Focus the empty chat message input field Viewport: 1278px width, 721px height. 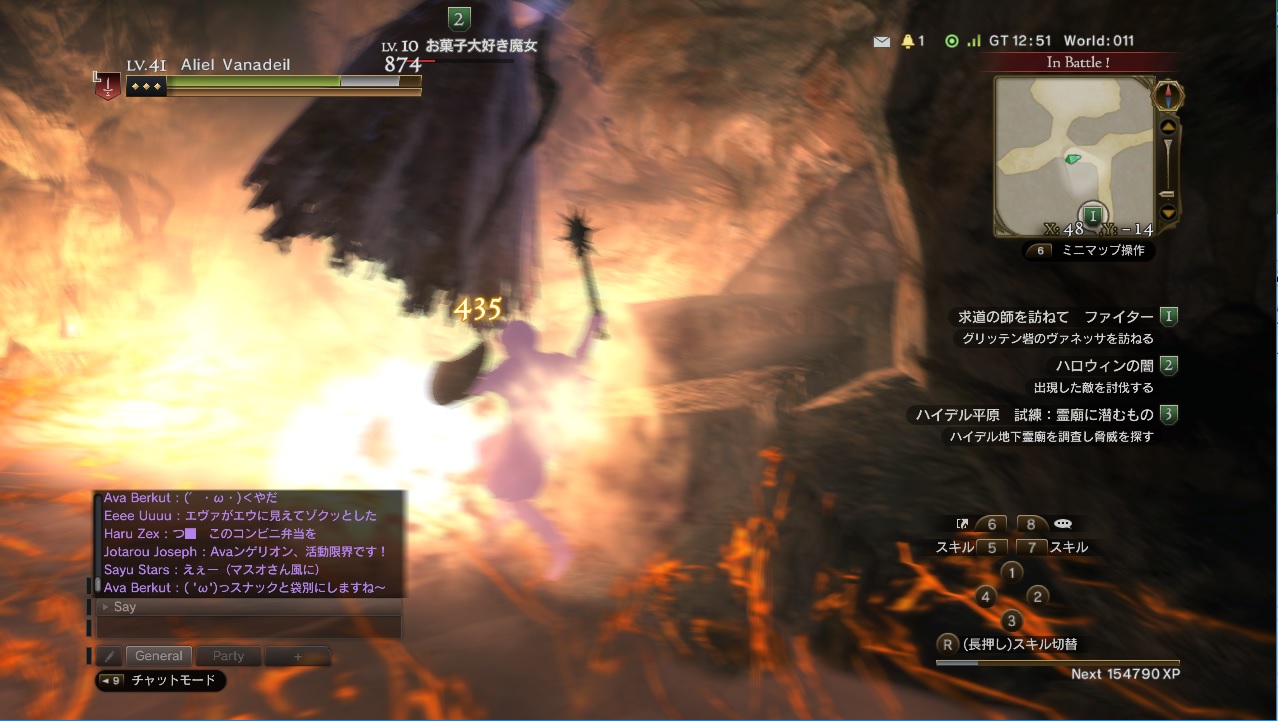click(x=249, y=627)
